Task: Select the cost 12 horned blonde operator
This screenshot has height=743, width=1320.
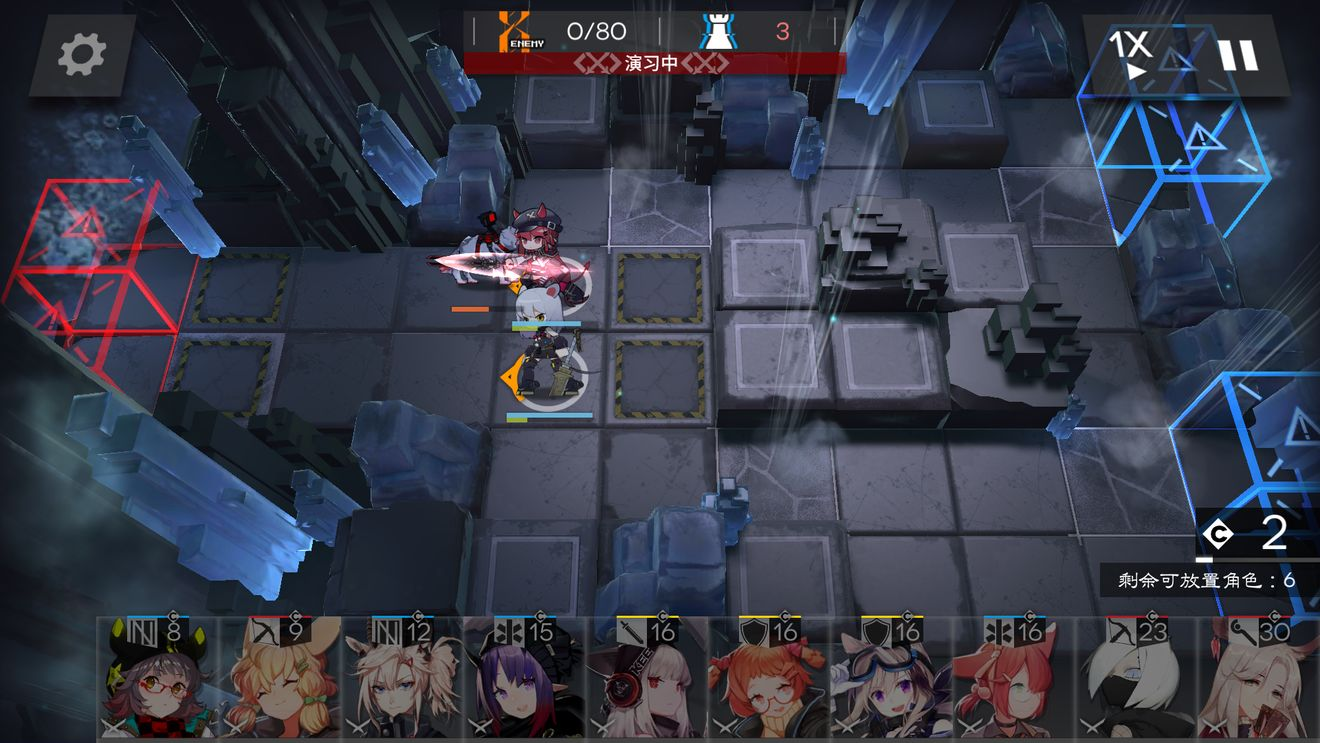Action: coord(402,680)
